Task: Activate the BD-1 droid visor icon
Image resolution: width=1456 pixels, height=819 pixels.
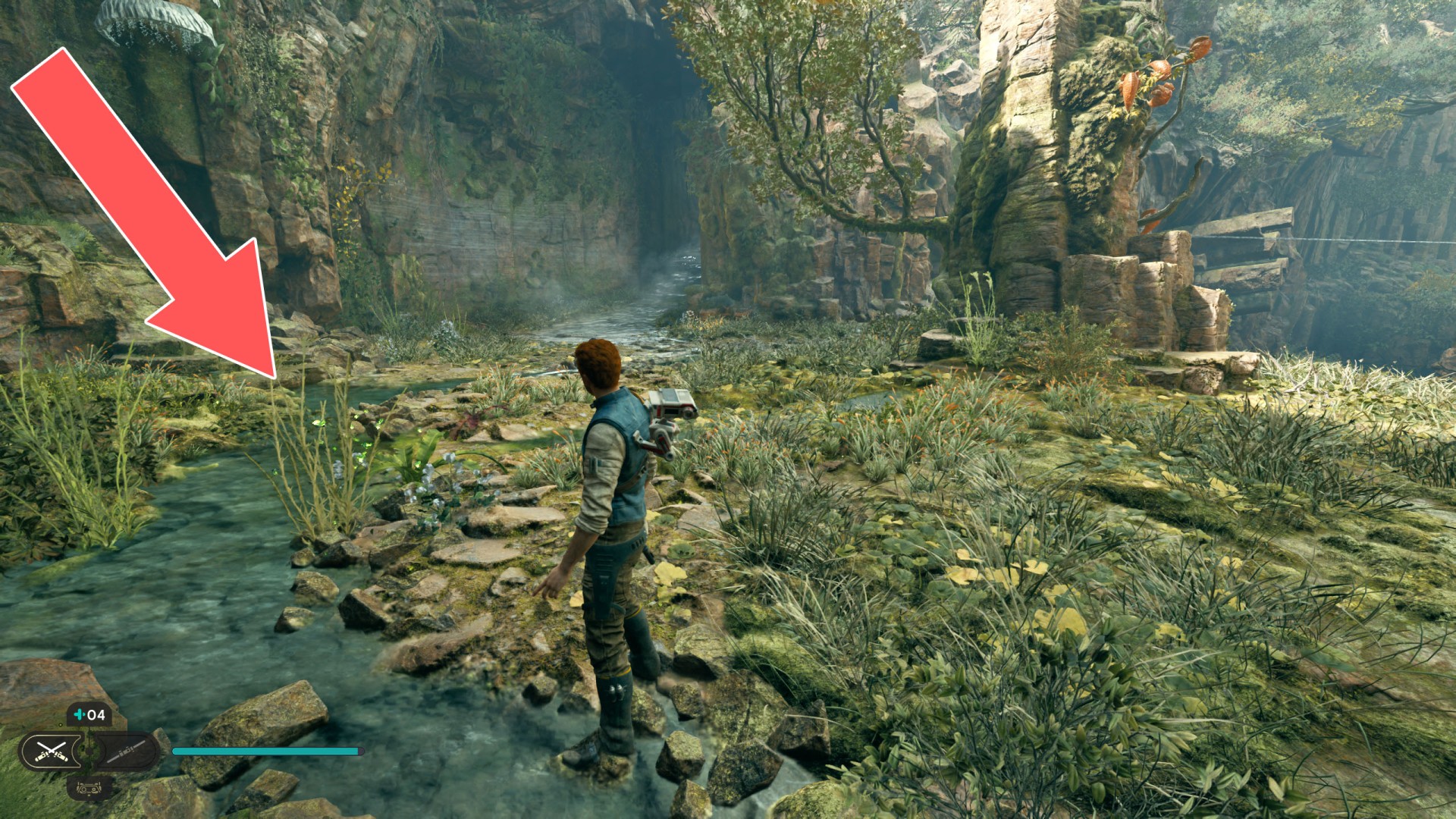Action: 89,788
